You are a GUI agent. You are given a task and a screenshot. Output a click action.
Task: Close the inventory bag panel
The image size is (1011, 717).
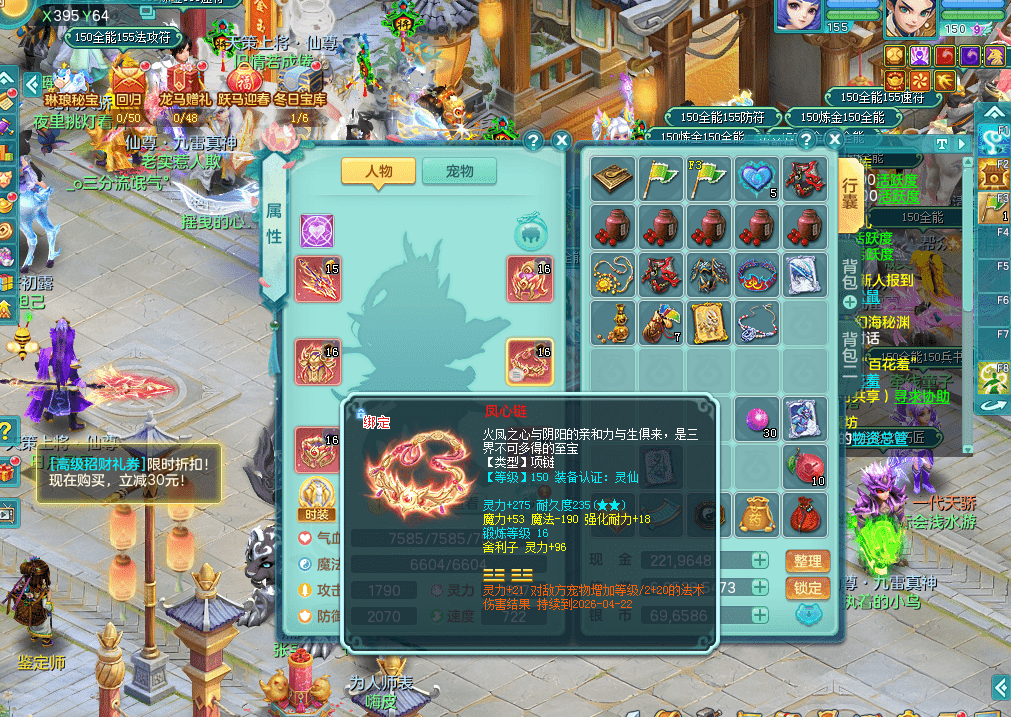[x=833, y=140]
